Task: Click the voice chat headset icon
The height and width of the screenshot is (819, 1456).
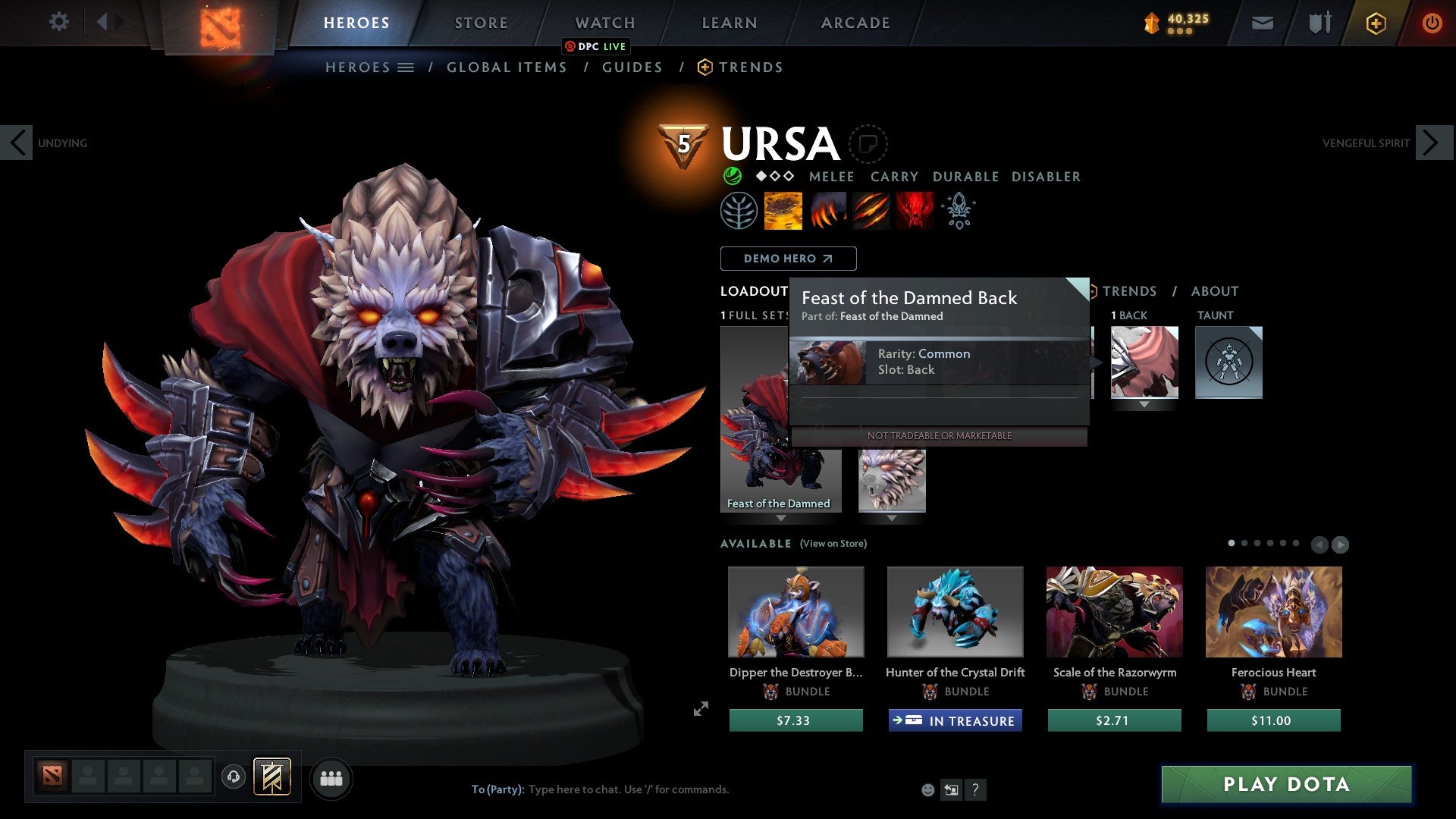Action: (x=233, y=778)
